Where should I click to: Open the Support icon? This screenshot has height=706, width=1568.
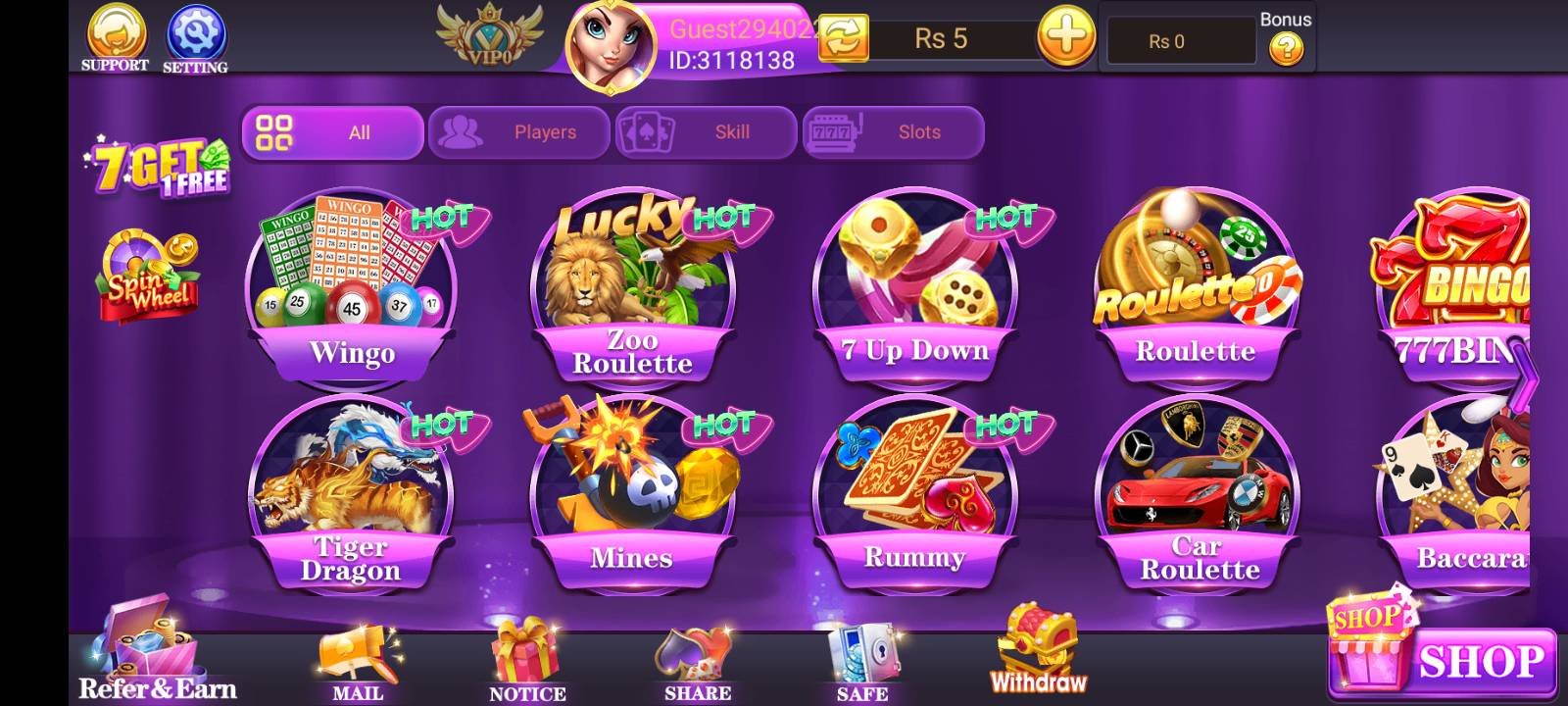pos(115,36)
